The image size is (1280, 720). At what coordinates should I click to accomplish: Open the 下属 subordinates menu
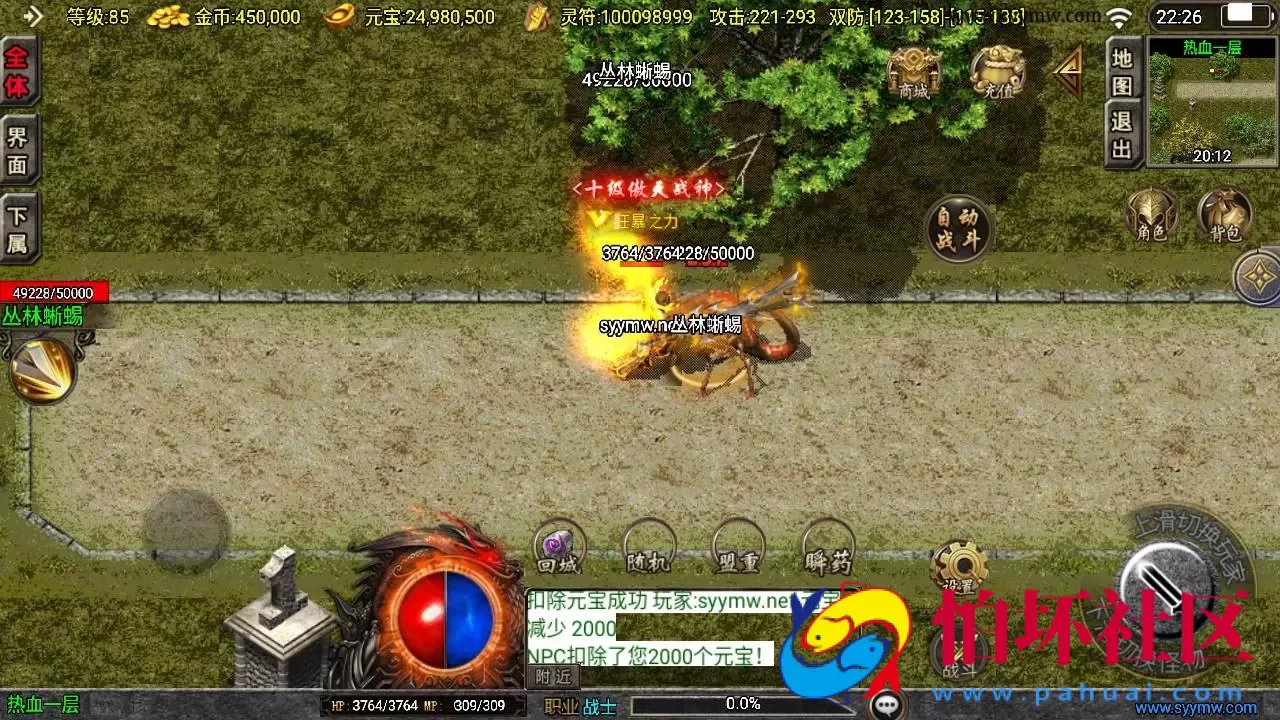pyautogui.click(x=18, y=228)
